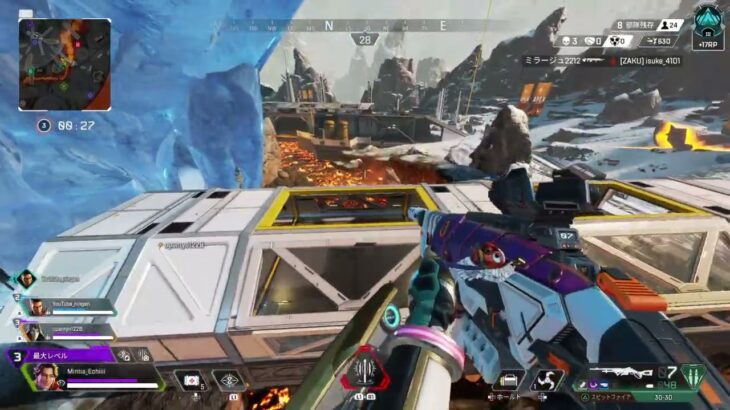730x410 pixels.
Task: Activate the tactical ability icon
Action: [230, 380]
